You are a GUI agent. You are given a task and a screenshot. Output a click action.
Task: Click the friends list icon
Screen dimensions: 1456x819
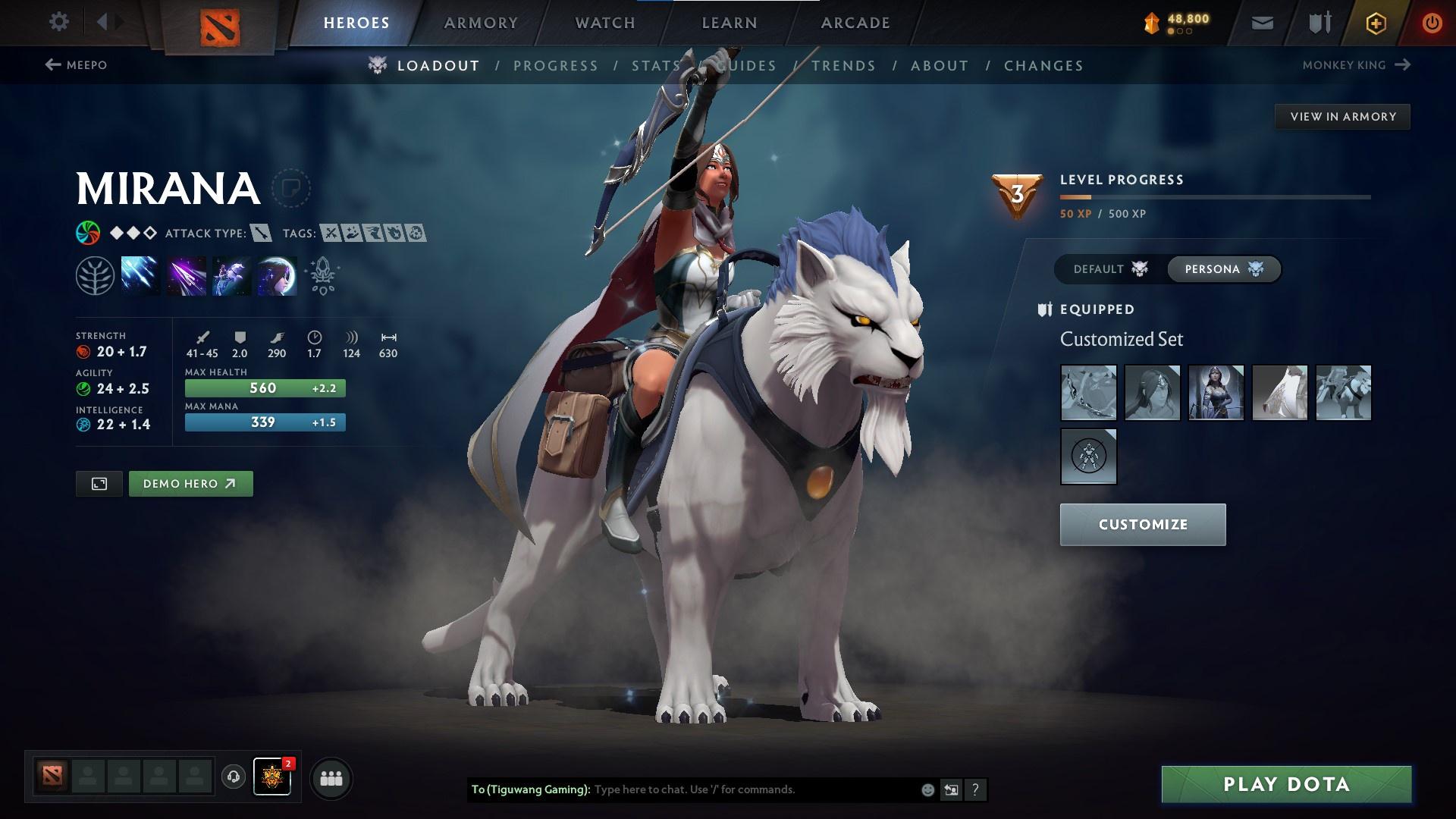tap(330, 777)
